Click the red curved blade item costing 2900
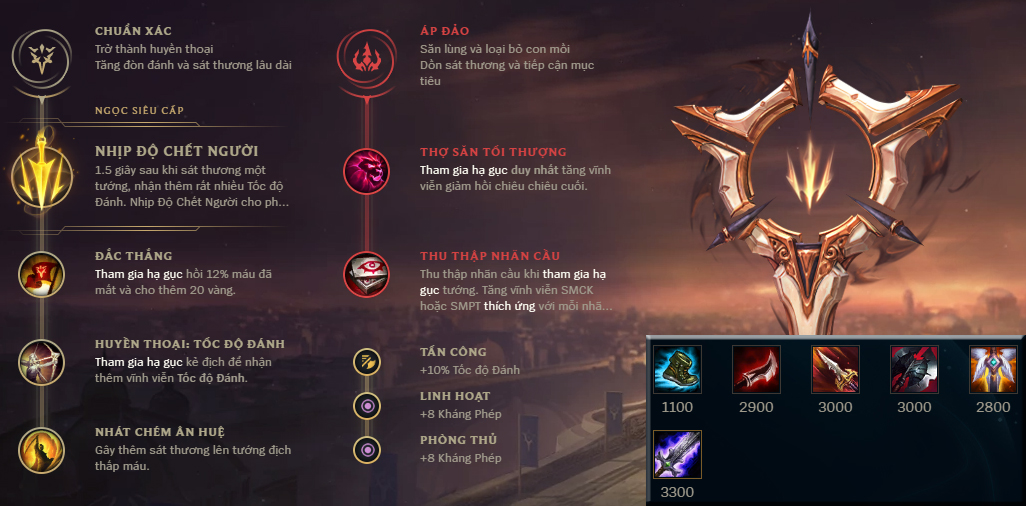 coord(756,369)
